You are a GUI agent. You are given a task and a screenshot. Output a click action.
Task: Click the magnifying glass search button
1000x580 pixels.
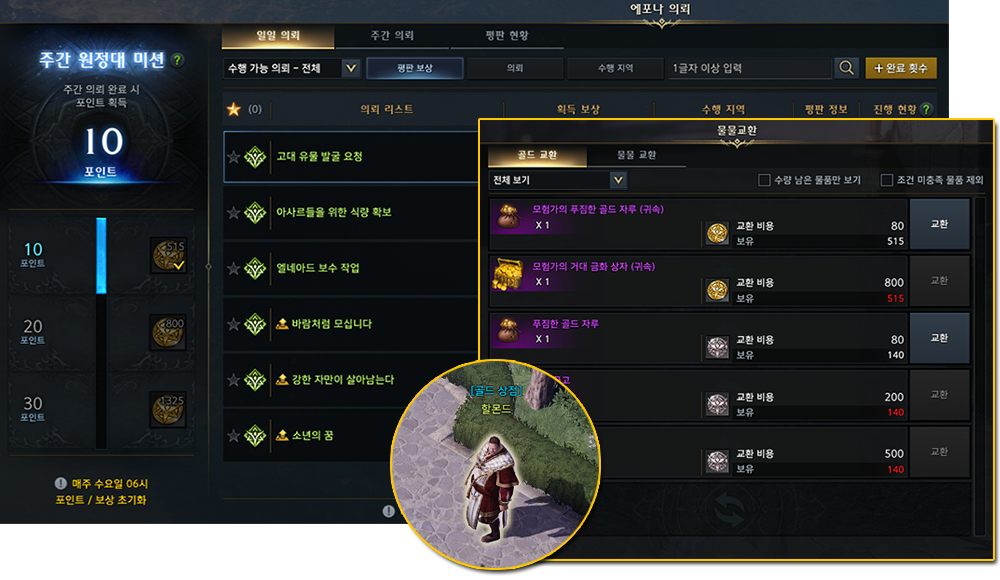click(847, 68)
